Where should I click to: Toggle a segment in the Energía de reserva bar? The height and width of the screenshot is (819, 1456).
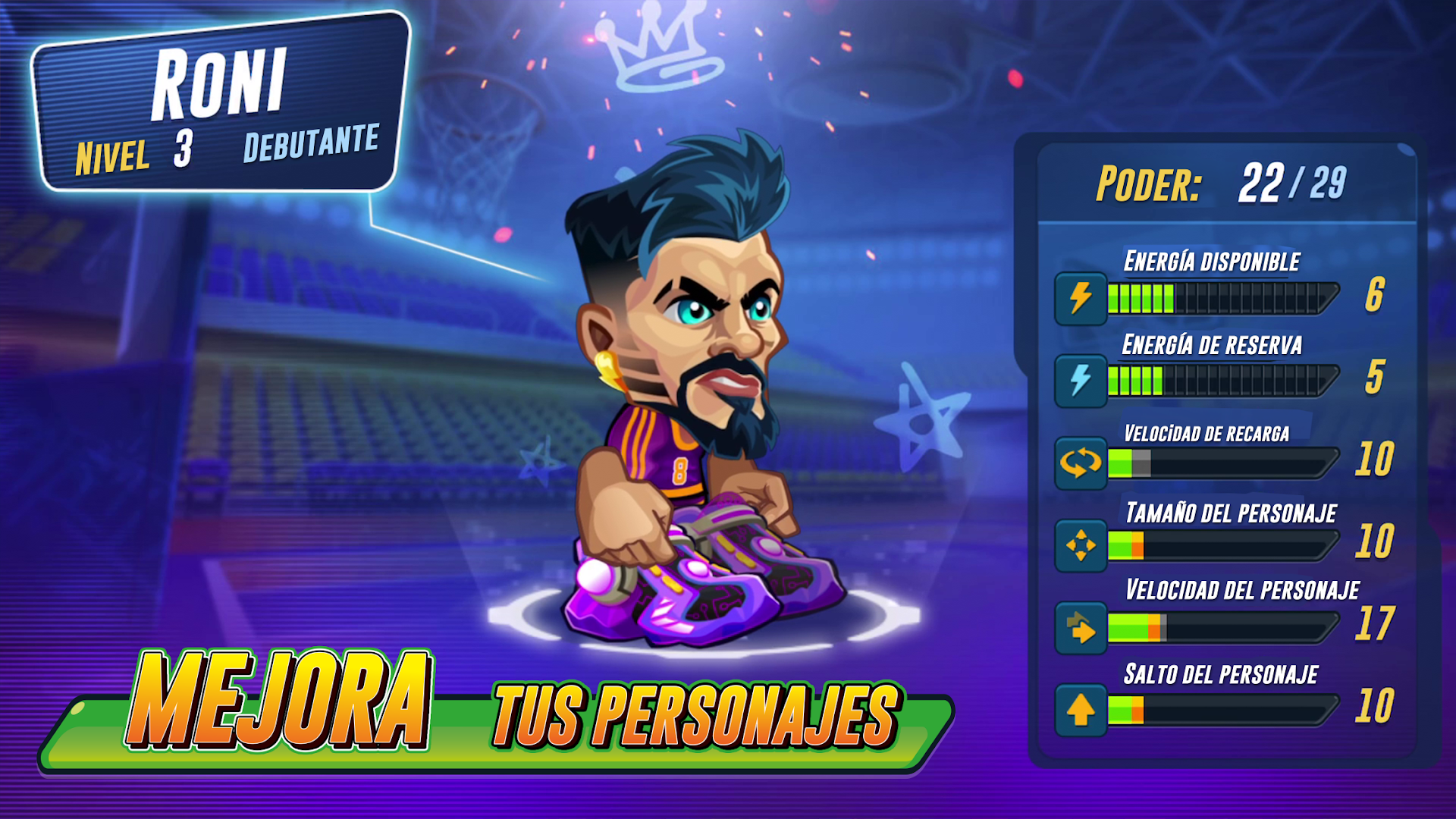coord(1137,380)
